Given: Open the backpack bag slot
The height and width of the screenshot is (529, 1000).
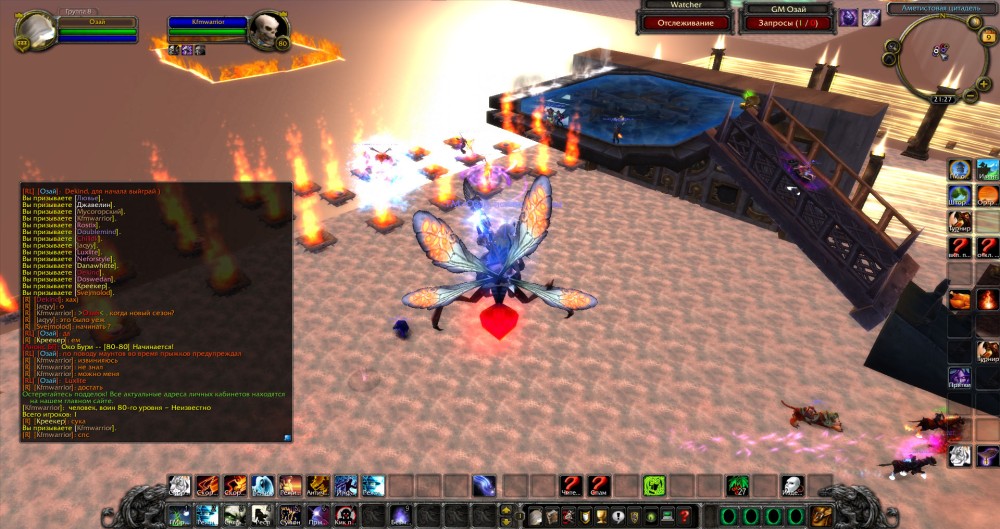Looking at the screenshot, I should [x=823, y=515].
